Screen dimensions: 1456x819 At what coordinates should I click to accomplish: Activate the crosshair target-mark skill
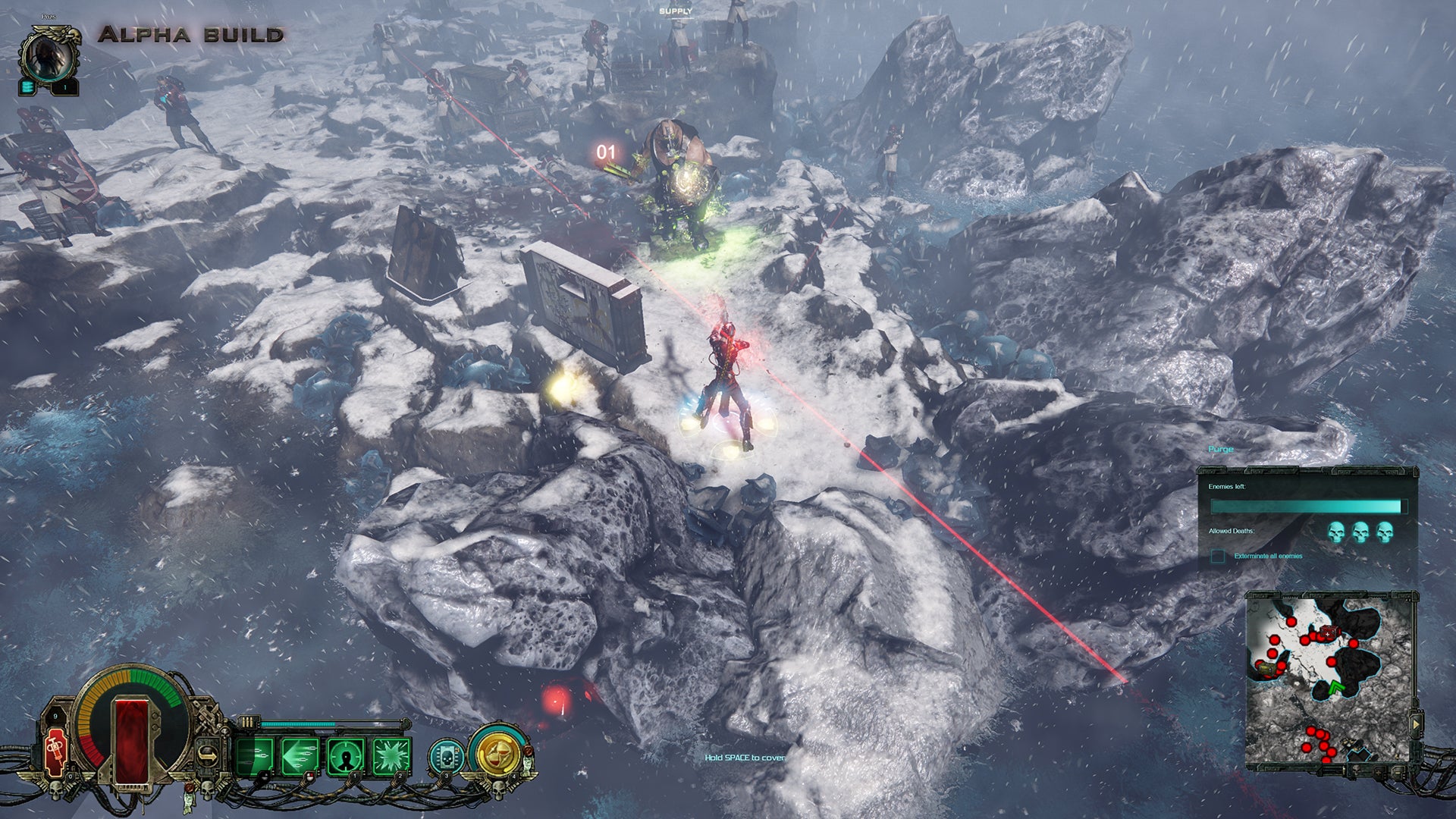346,756
